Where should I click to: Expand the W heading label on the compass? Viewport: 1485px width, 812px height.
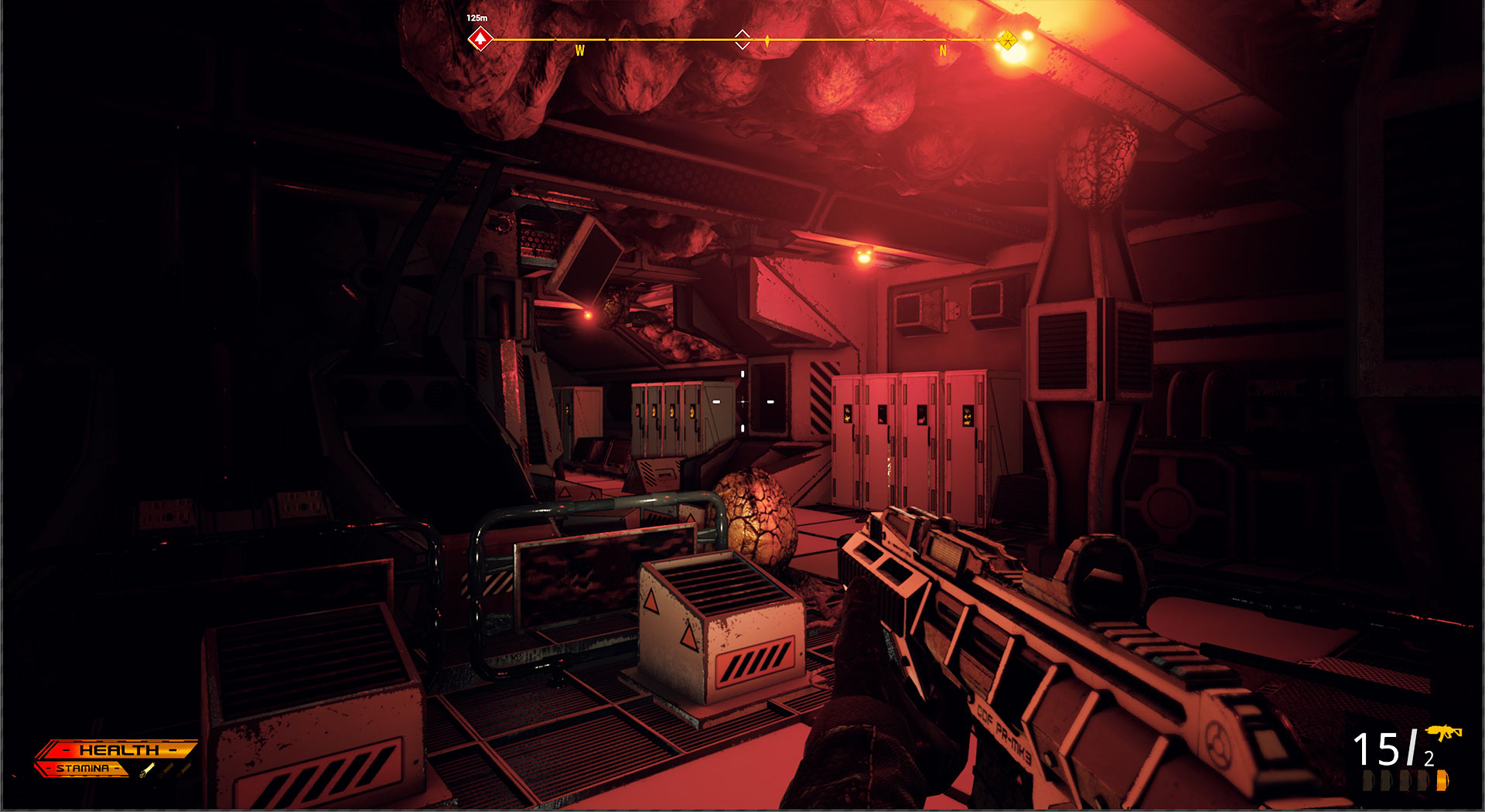click(x=580, y=51)
